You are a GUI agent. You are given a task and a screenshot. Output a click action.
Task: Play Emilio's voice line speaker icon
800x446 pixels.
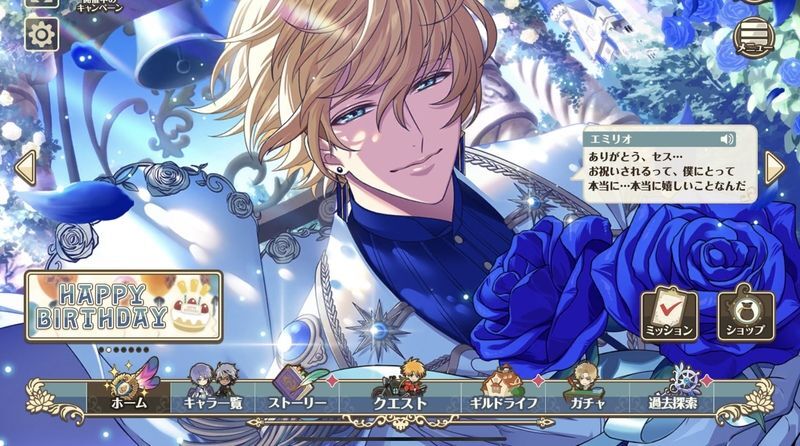[727, 139]
